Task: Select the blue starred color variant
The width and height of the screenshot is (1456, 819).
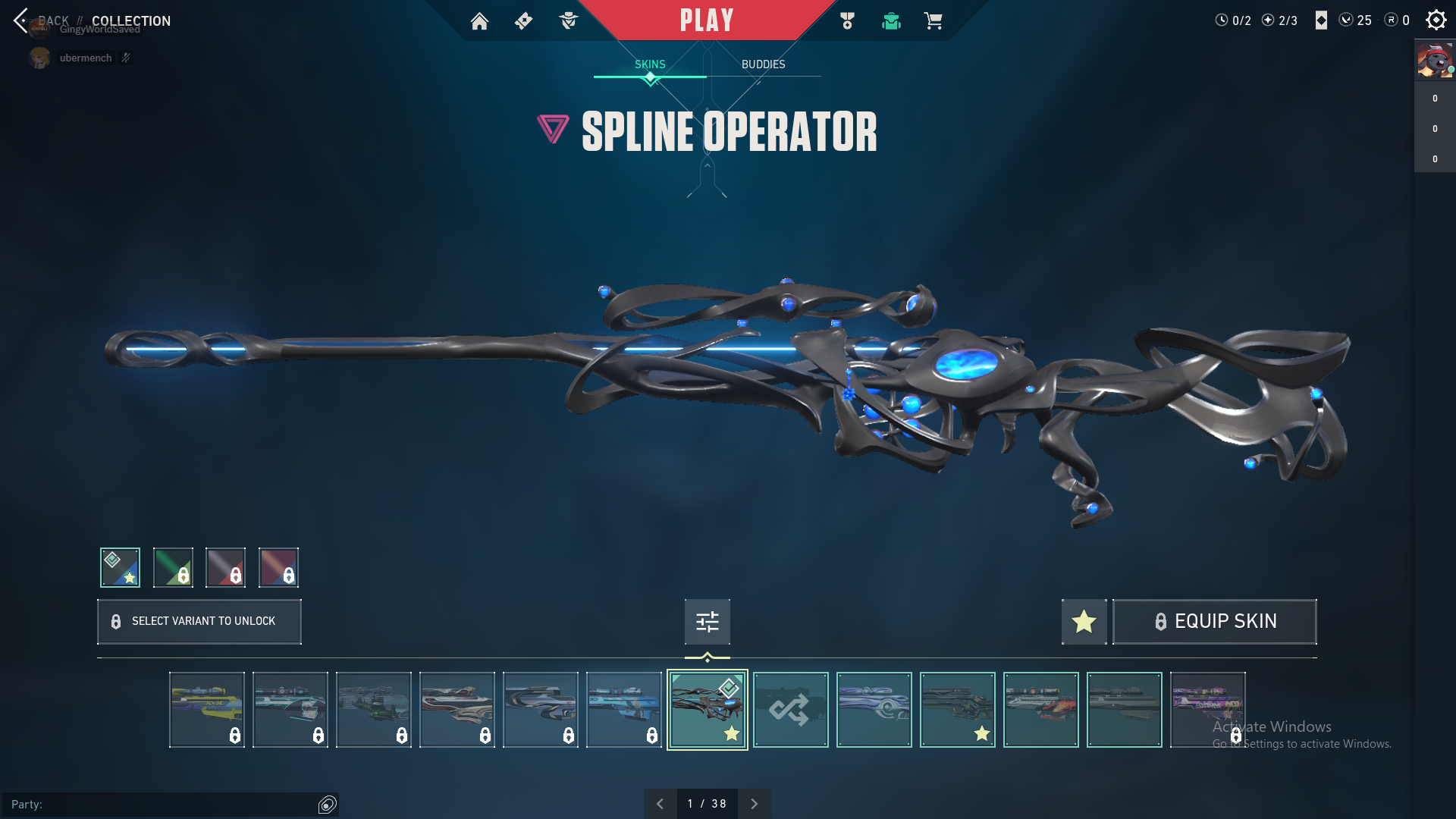Action: pyautogui.click(x=120, y=567)
